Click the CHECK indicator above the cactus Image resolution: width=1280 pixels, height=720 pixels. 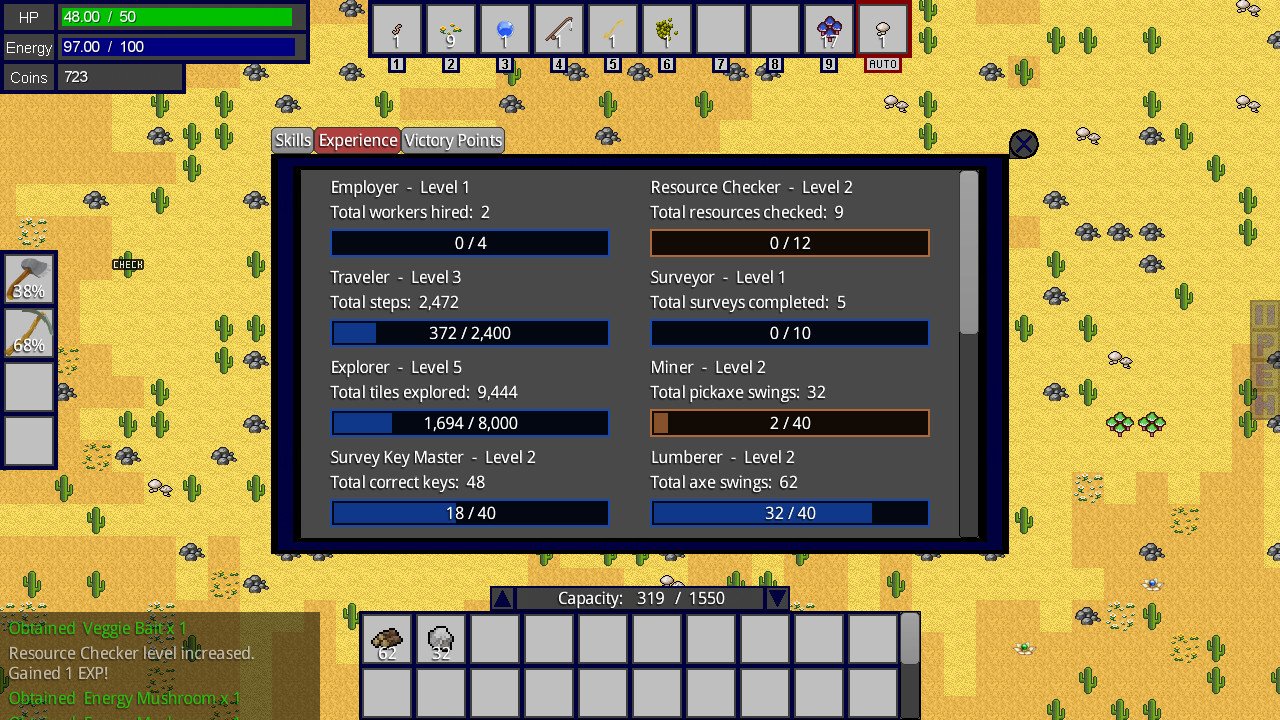(x=128, y=264)
